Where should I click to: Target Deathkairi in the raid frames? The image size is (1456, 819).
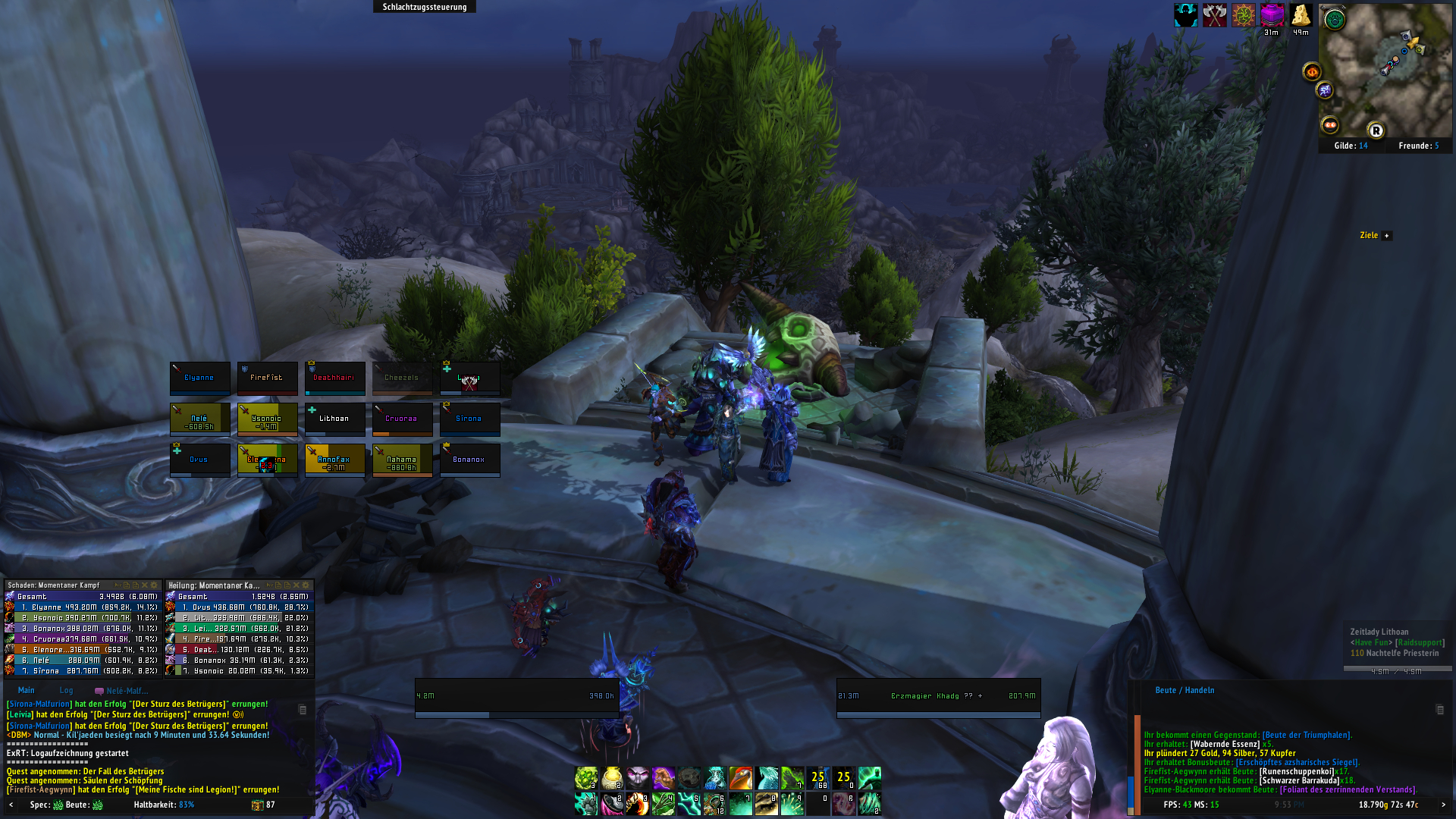[x=334, y=378]
